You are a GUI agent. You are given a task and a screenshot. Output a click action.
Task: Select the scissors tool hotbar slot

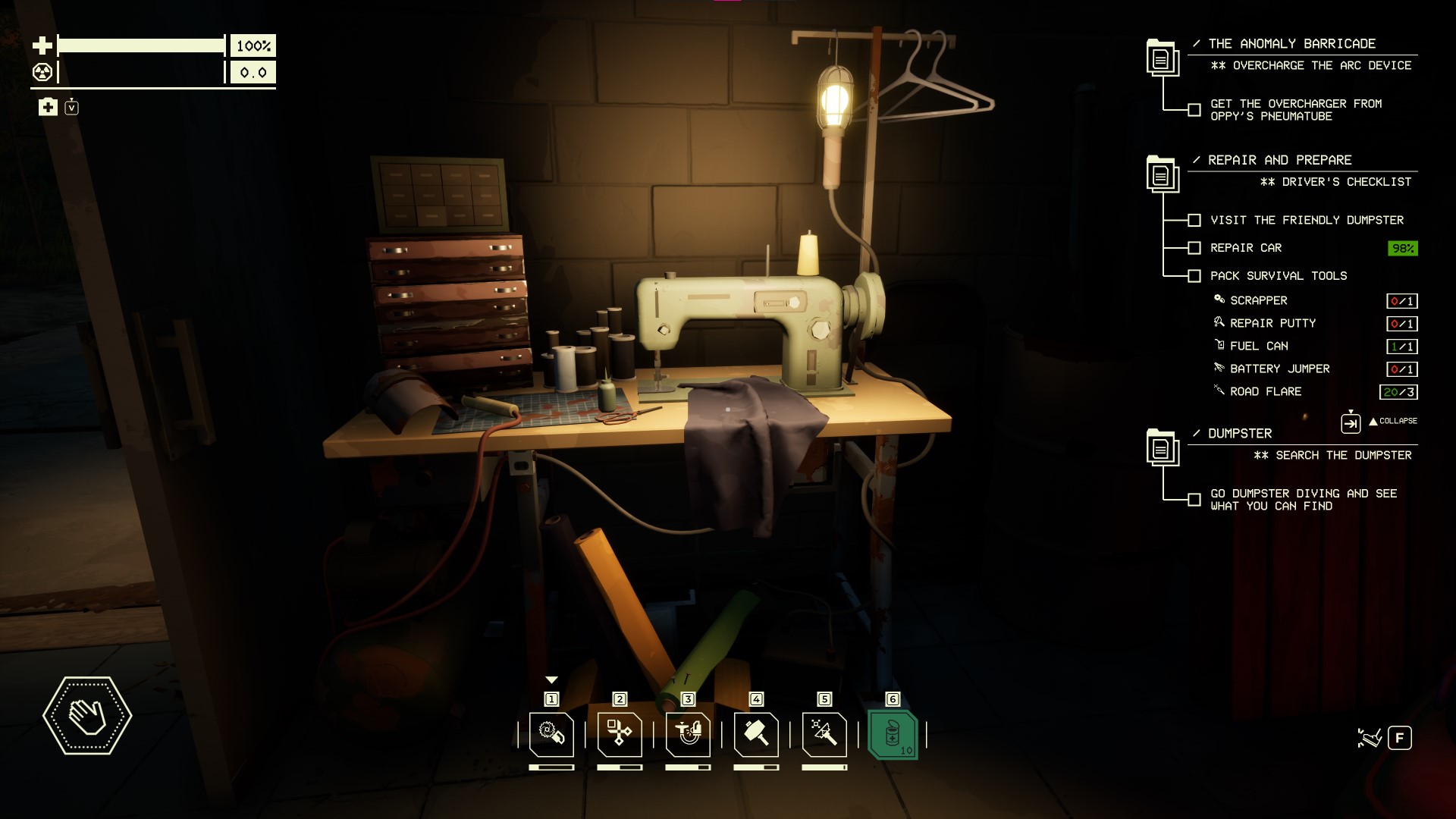tap(620, 734)
